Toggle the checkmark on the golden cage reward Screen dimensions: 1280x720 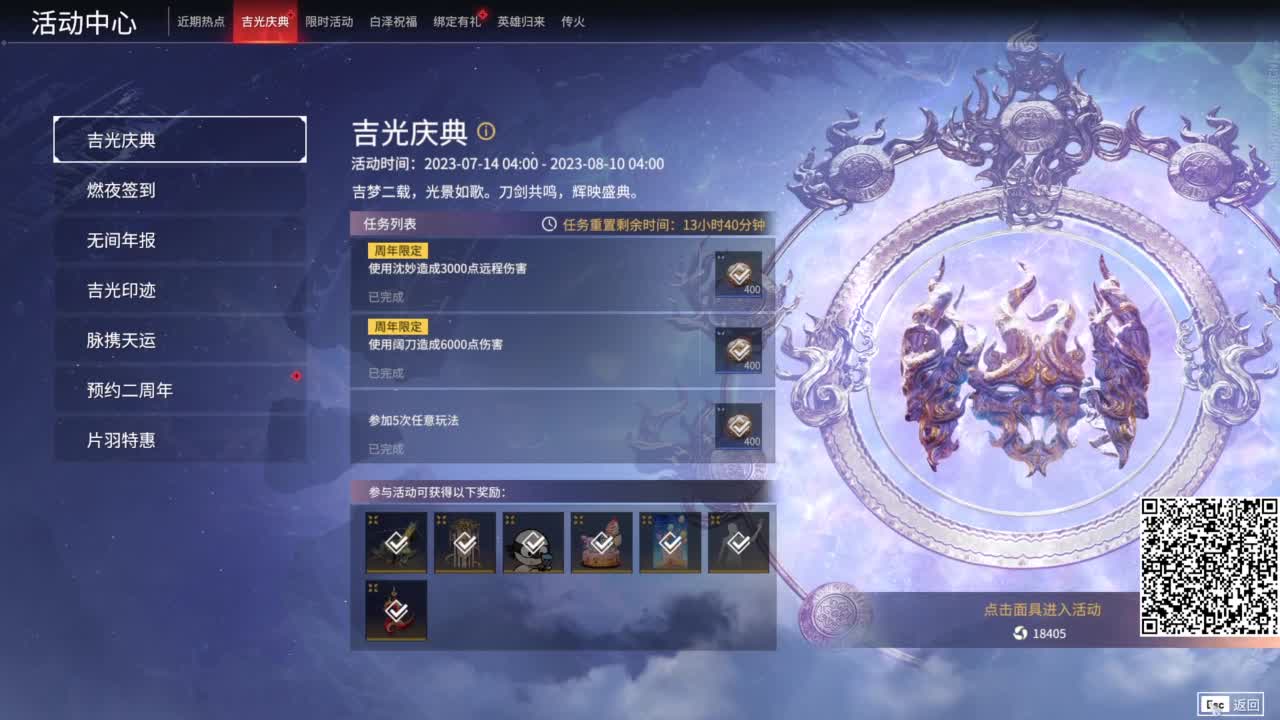[464, 543]
